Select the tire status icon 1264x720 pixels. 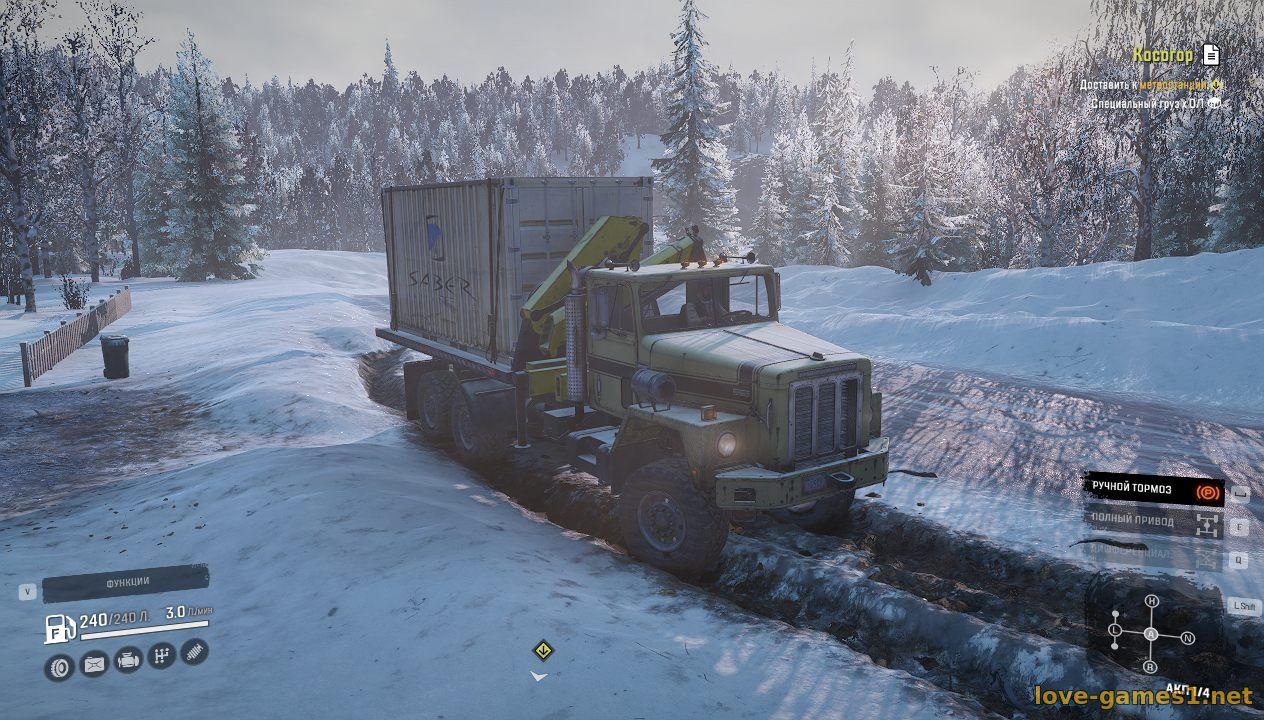tap(59, 666)
